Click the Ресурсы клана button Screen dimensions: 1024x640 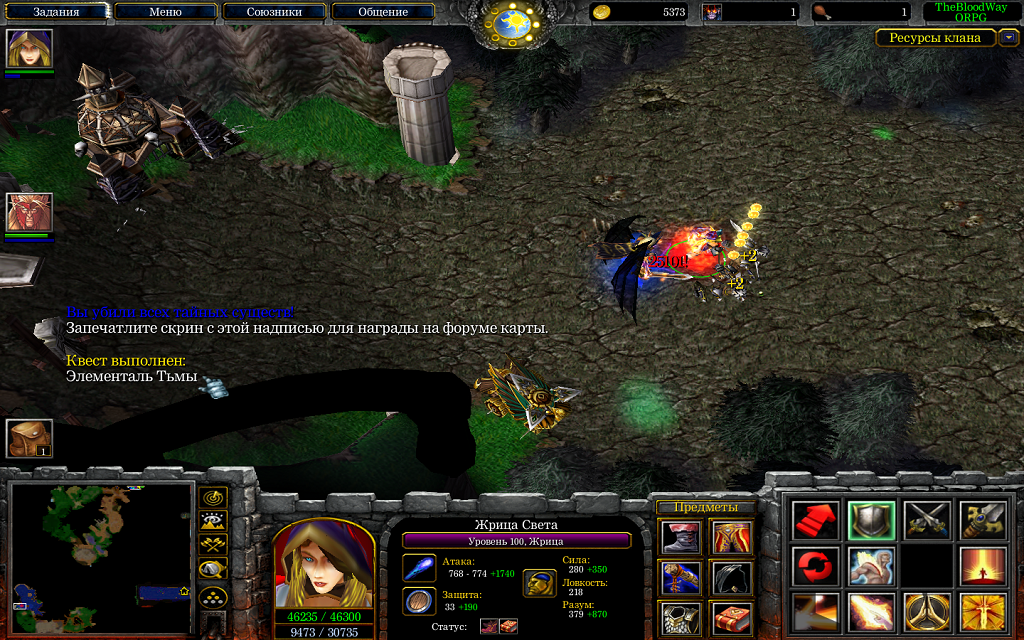pos(936,38)
